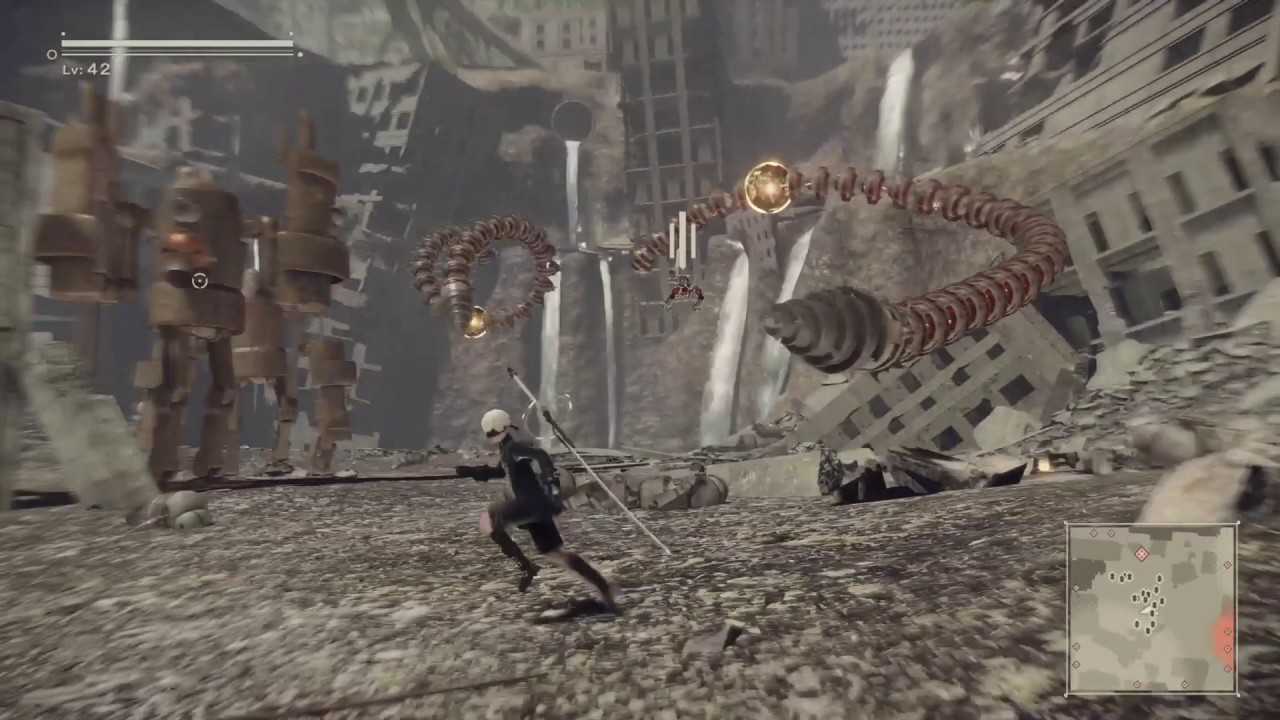Open the minimap
The image size is (1280, 720).
pyautogui.click(x=1151, y=608)
